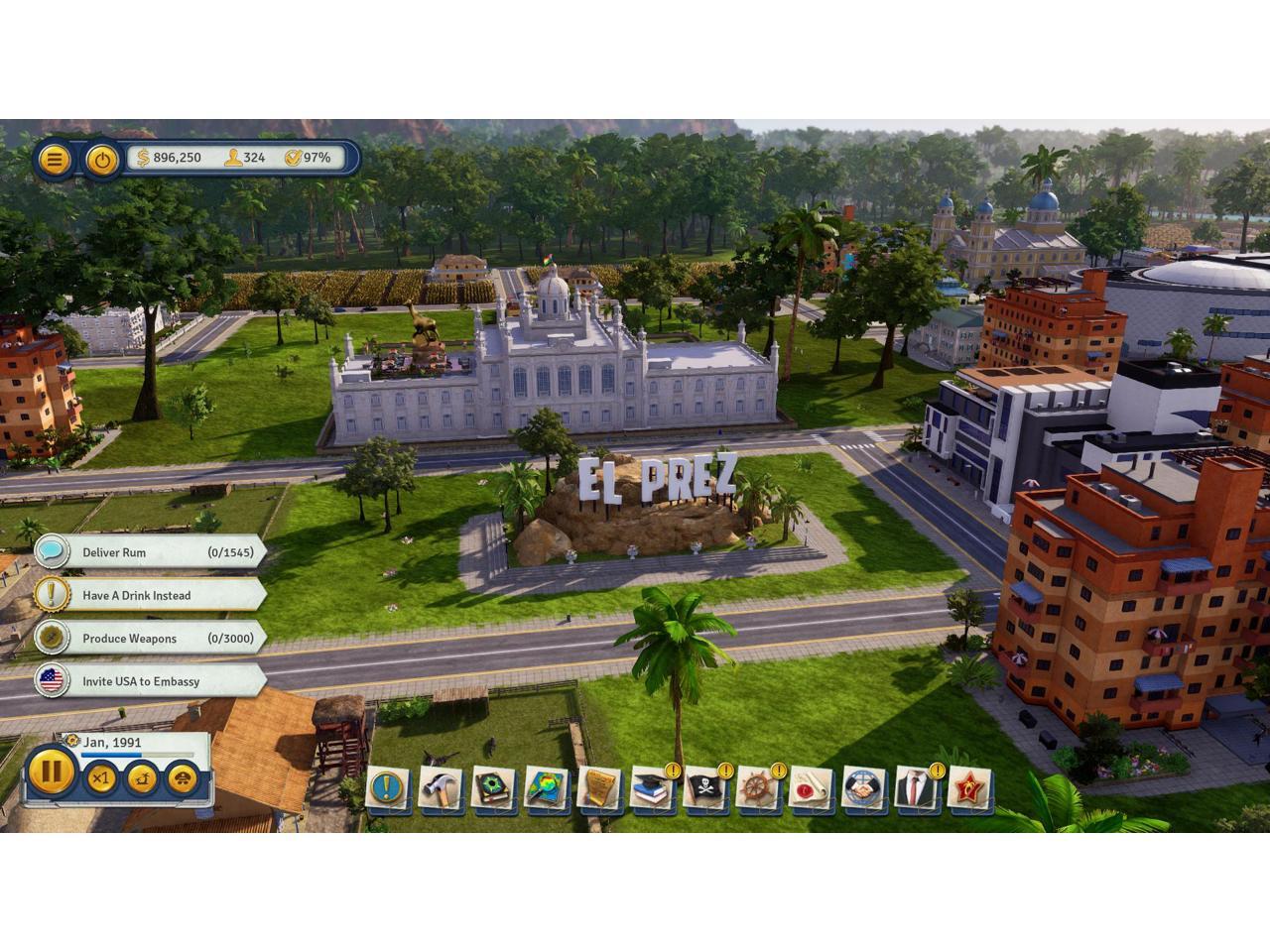Open the suit and tie icon
The width and height of the screenshot is (1270, 952).
click(916, 789)
